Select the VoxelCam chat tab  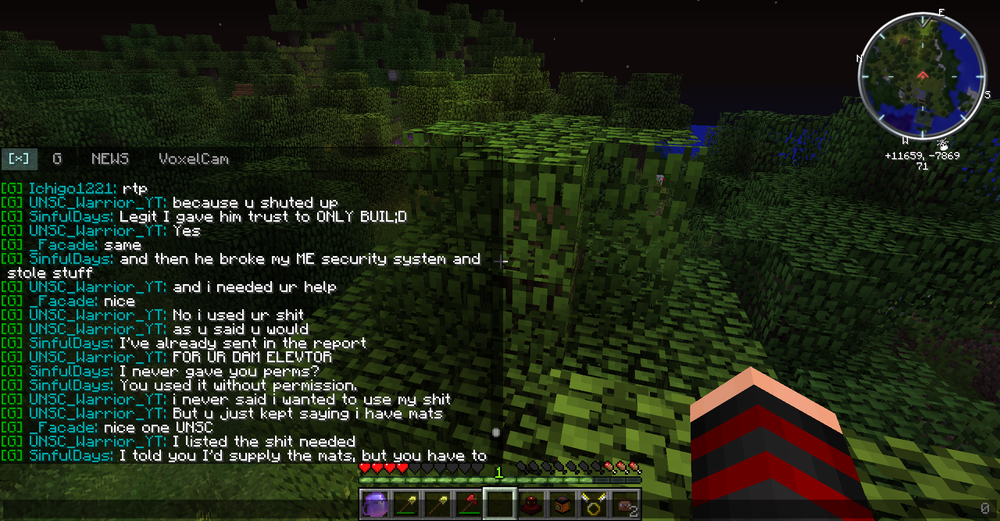[193, 159]
